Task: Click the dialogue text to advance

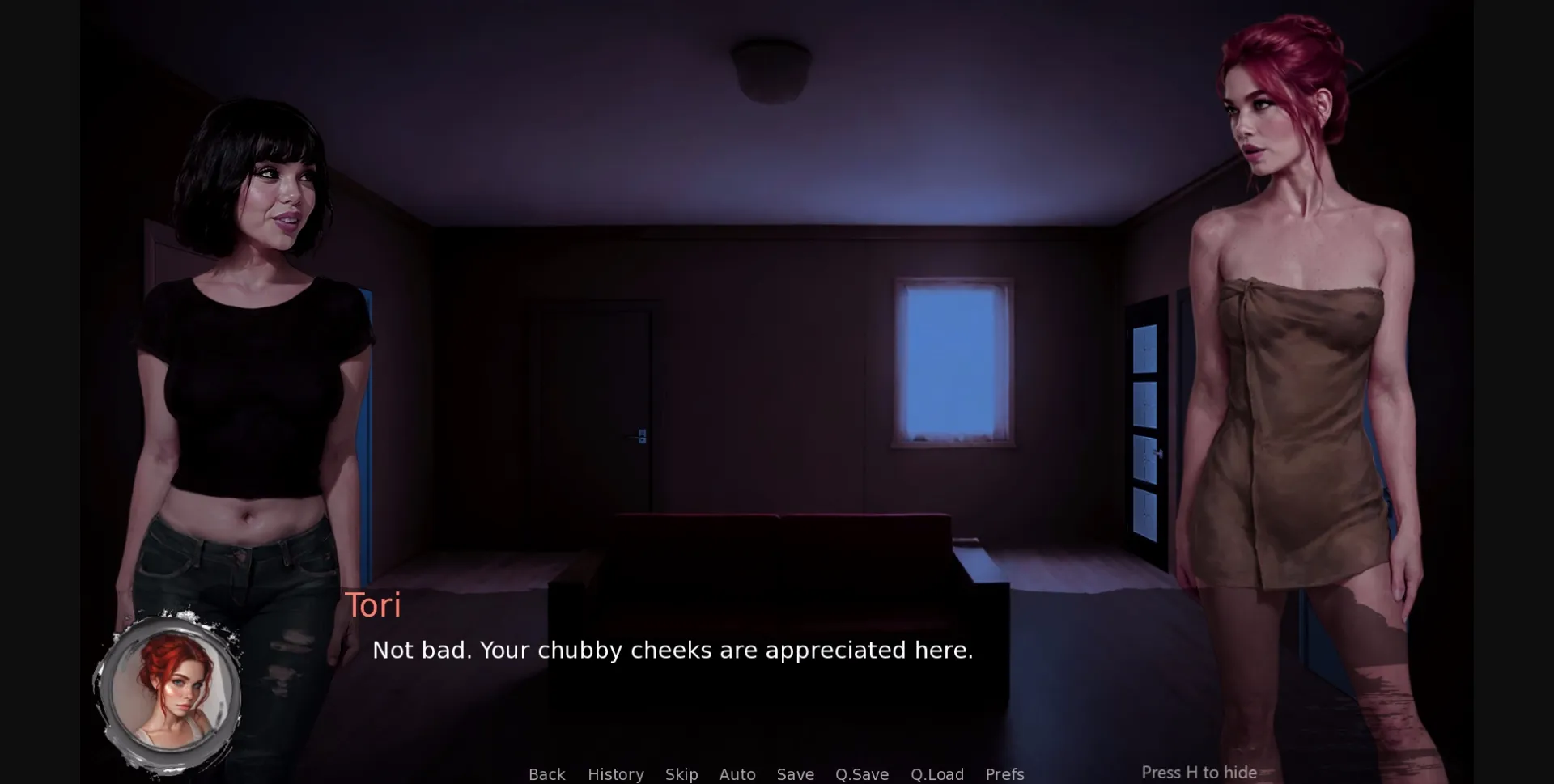Action: coord(672,650)
